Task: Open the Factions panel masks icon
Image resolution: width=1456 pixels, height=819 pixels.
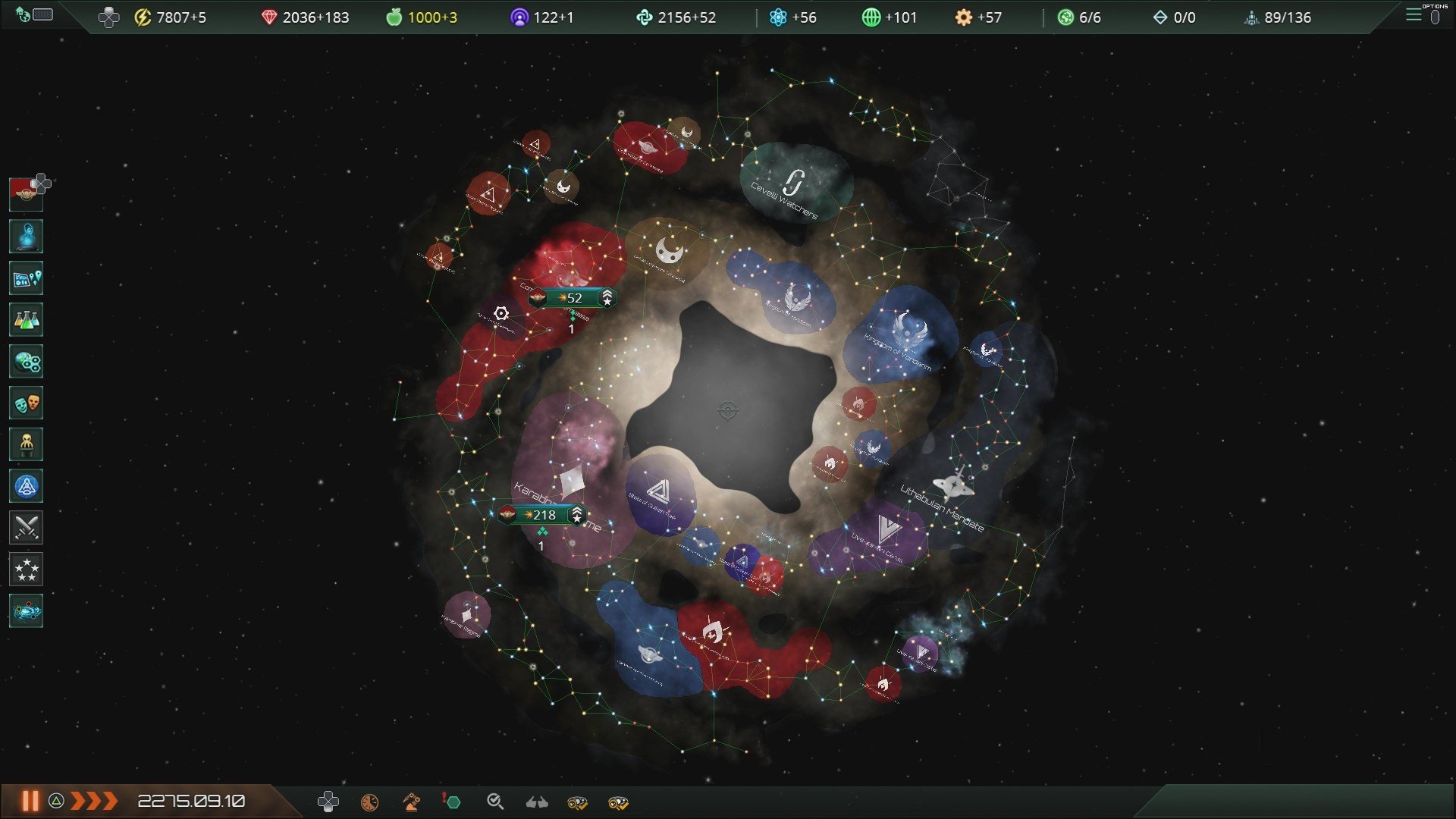Action: pyautogui.click(x=26, y=403)
